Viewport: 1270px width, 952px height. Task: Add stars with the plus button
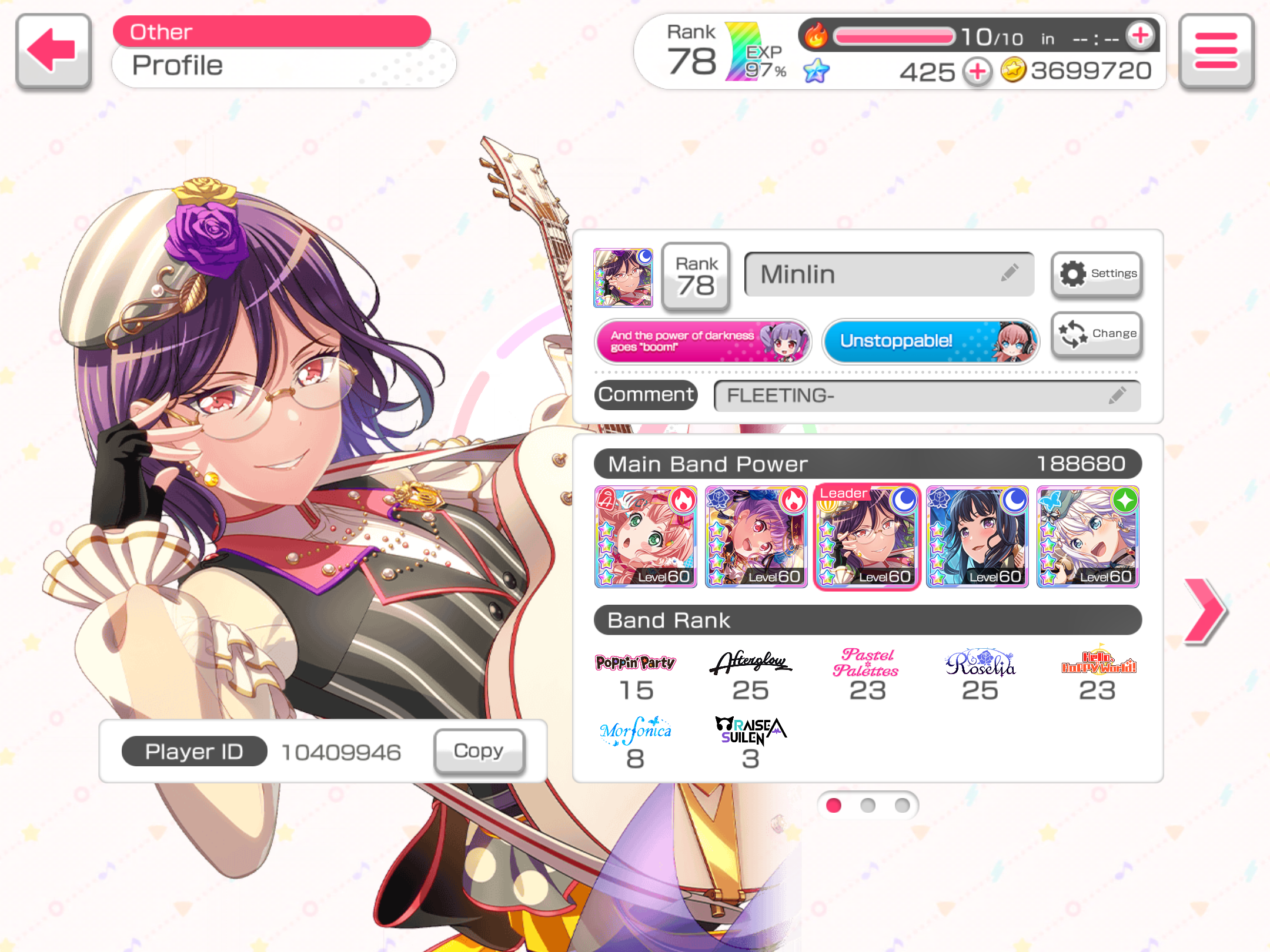click(977, 72)
